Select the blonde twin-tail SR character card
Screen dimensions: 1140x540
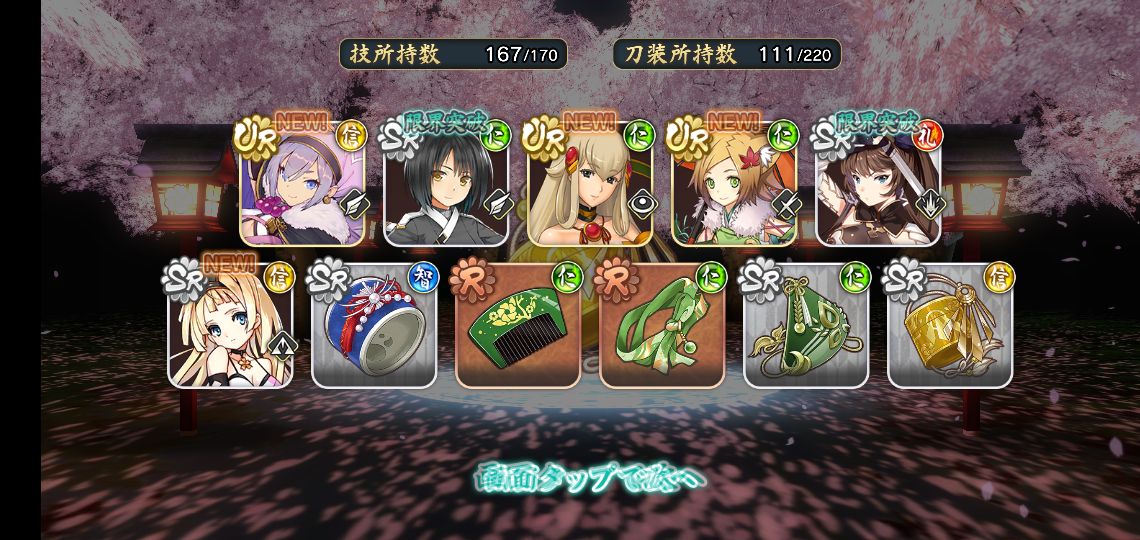tap(230, 327)
